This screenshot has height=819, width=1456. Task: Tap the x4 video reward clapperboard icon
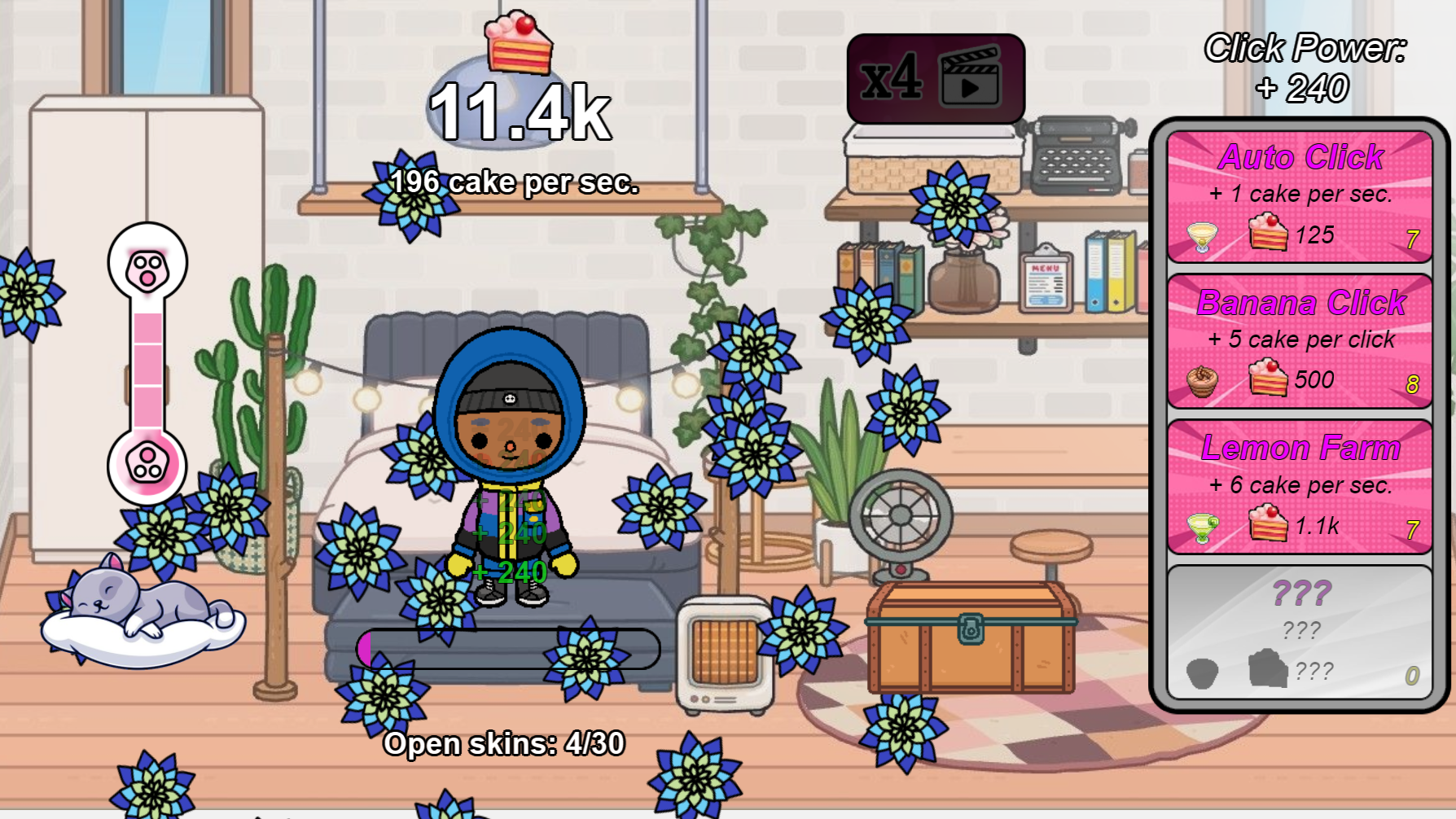[970, 78]
